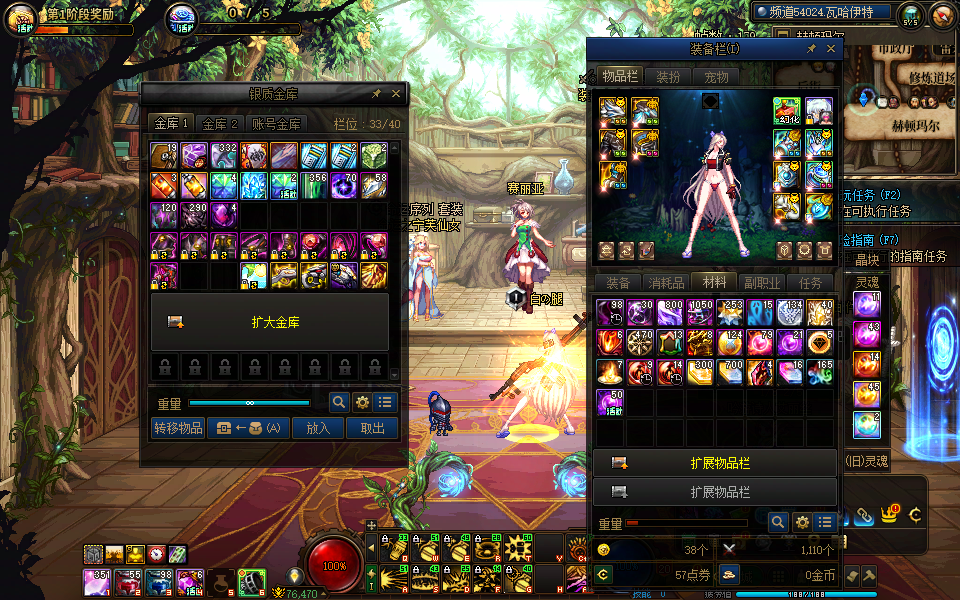Select the black diamond material stack
The height and width of the screenshot is (600, 960).
pyautogui.click(x=820, y=342)
